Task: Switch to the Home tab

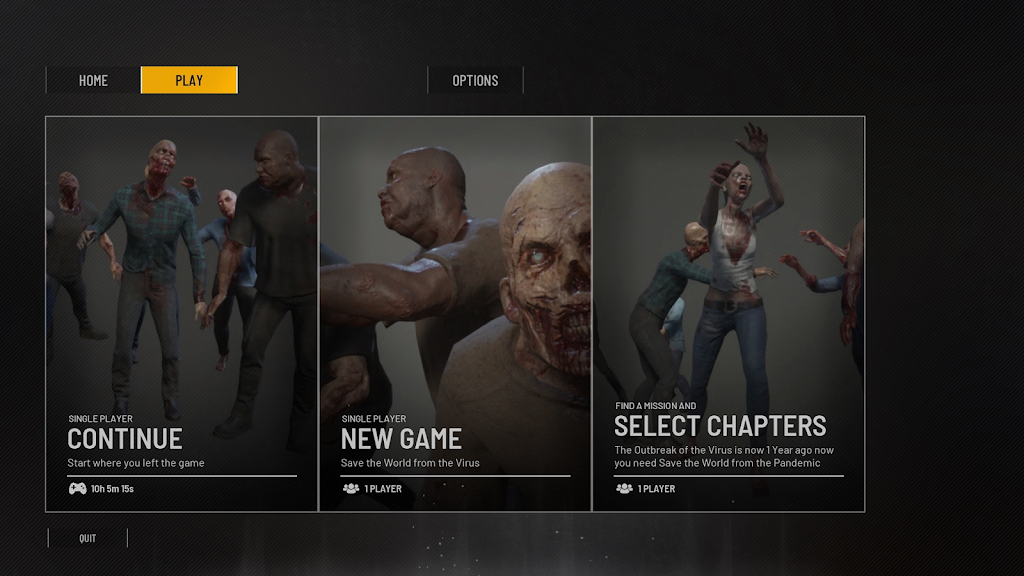Action: [93, 80]
